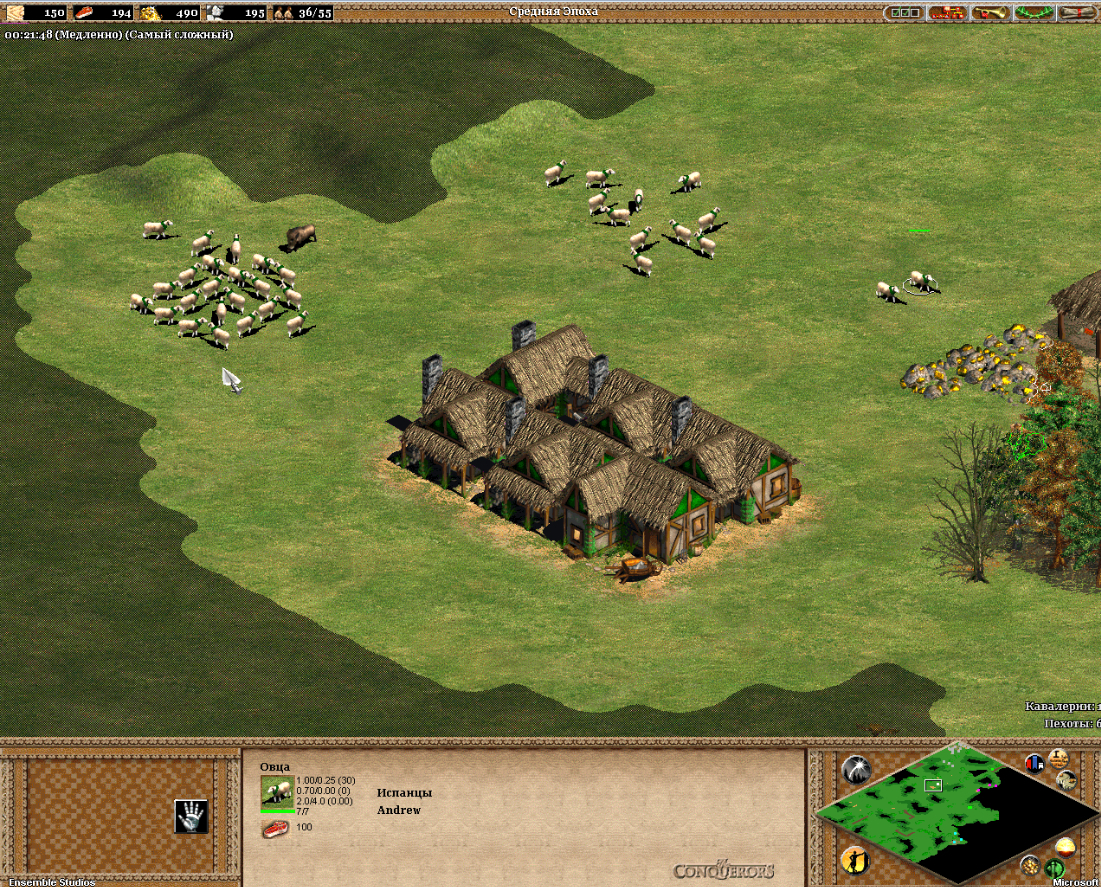Toggle the advanced commands round button

click(x=1058, y=758)
